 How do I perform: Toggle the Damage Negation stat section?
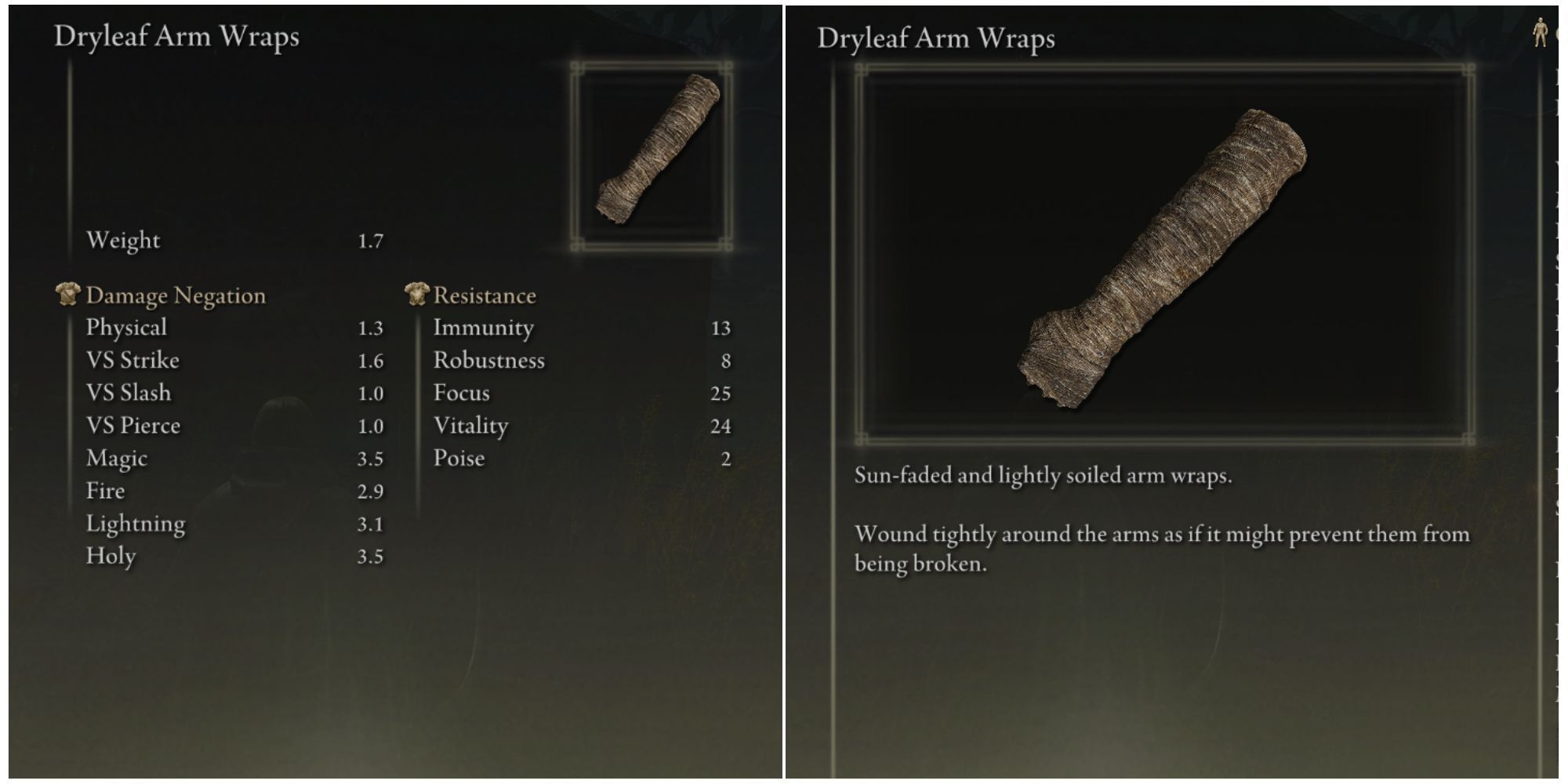point(176,295)
